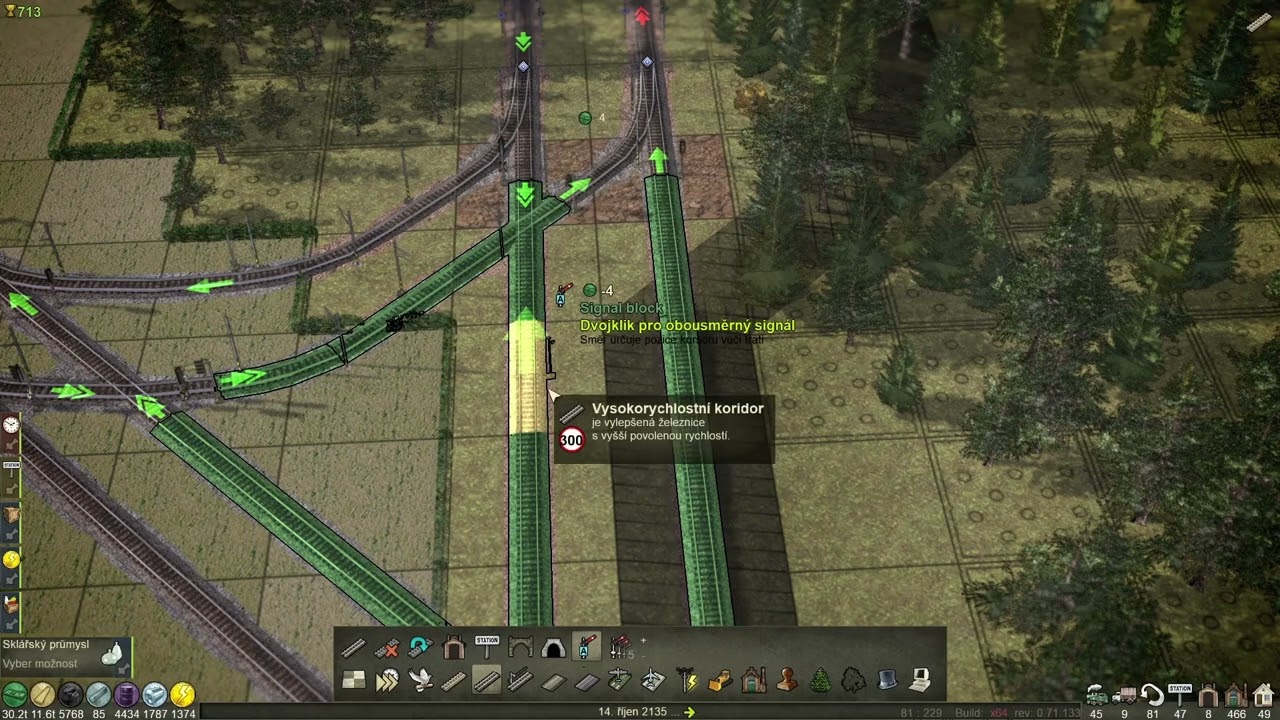Click the top hat icon
Screen dimensions: 1280x720
(x=887, y=681)
